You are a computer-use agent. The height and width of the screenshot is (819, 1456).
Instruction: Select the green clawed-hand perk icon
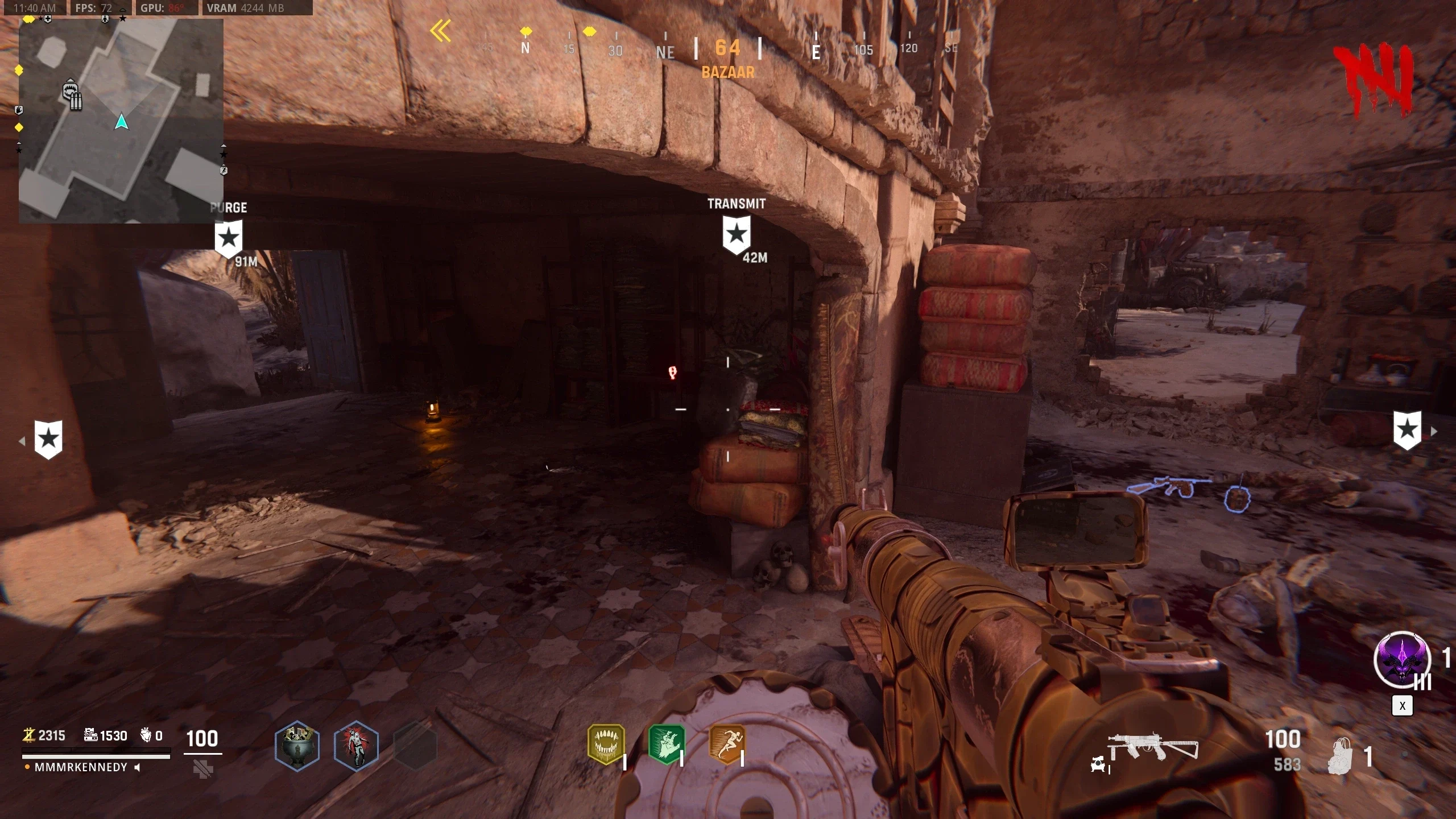click(x=667, y=743)
